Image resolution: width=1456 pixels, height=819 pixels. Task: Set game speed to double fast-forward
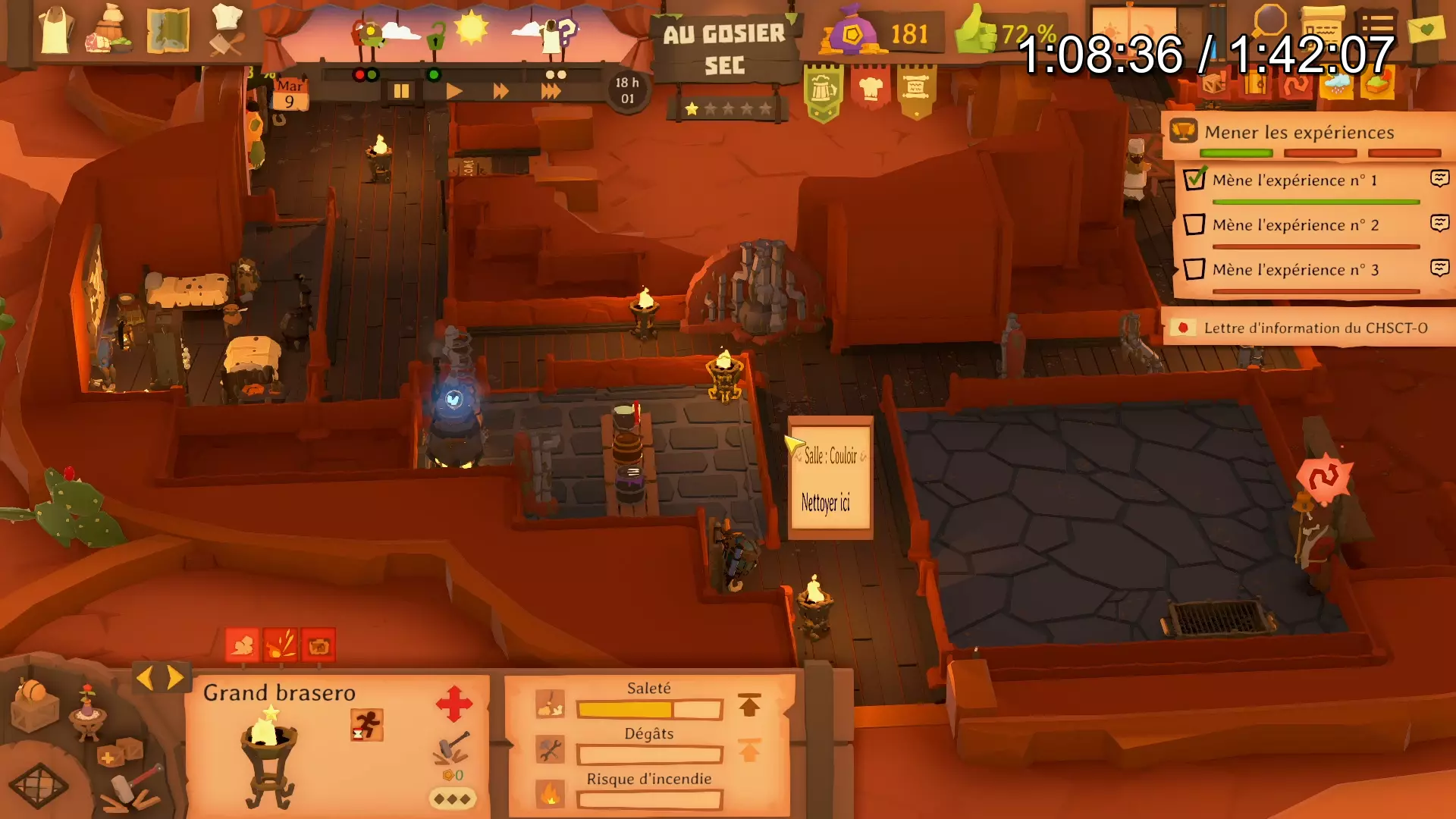coord(500,92)
